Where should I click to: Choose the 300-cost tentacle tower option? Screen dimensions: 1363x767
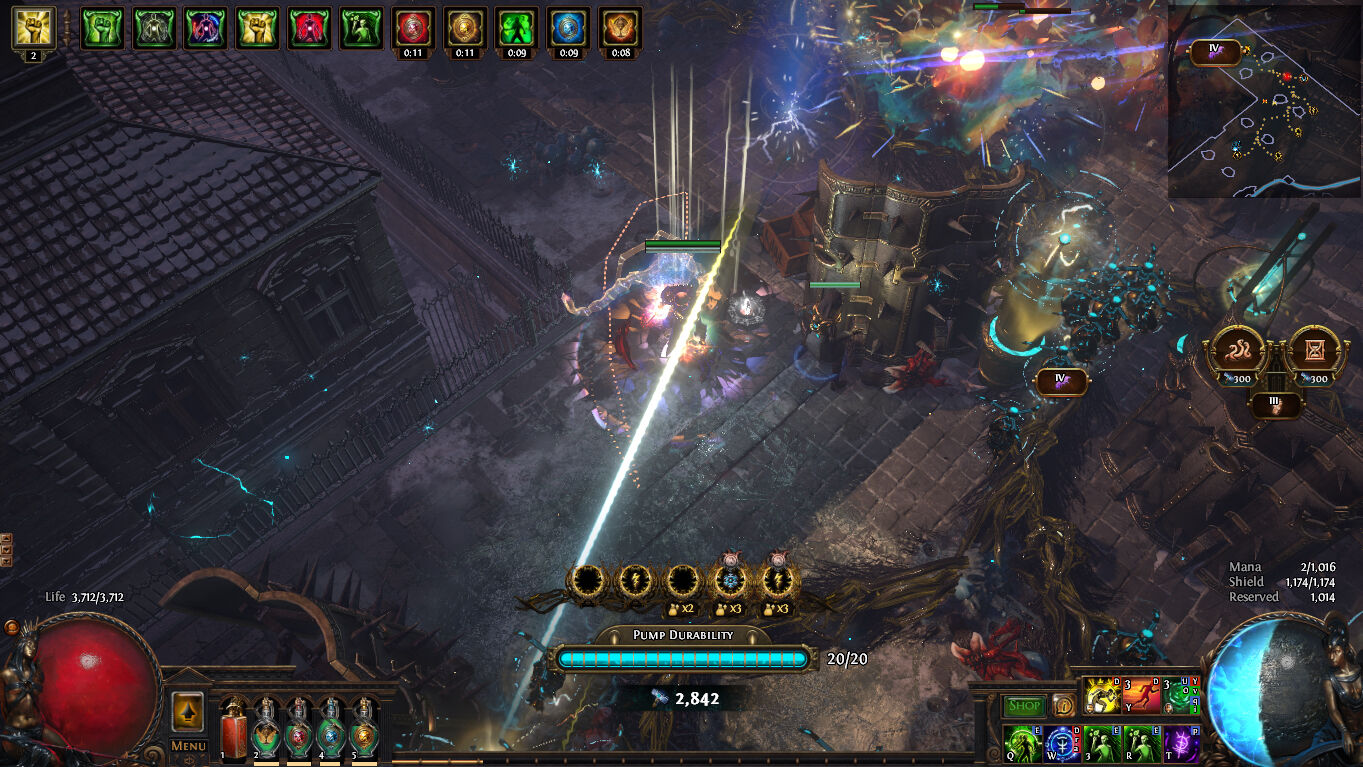[1239, 352]
